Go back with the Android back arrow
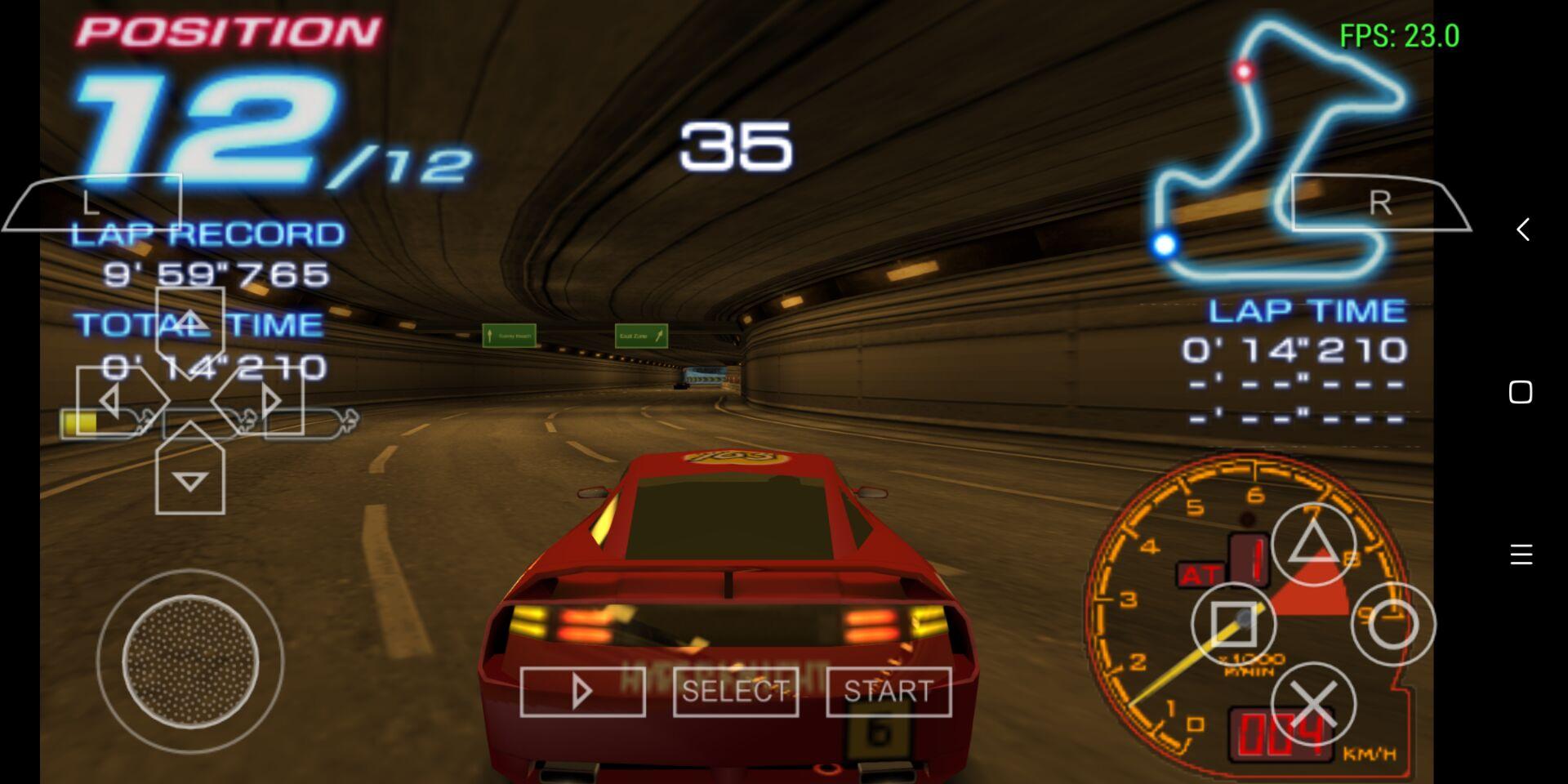 [1521, 229]
